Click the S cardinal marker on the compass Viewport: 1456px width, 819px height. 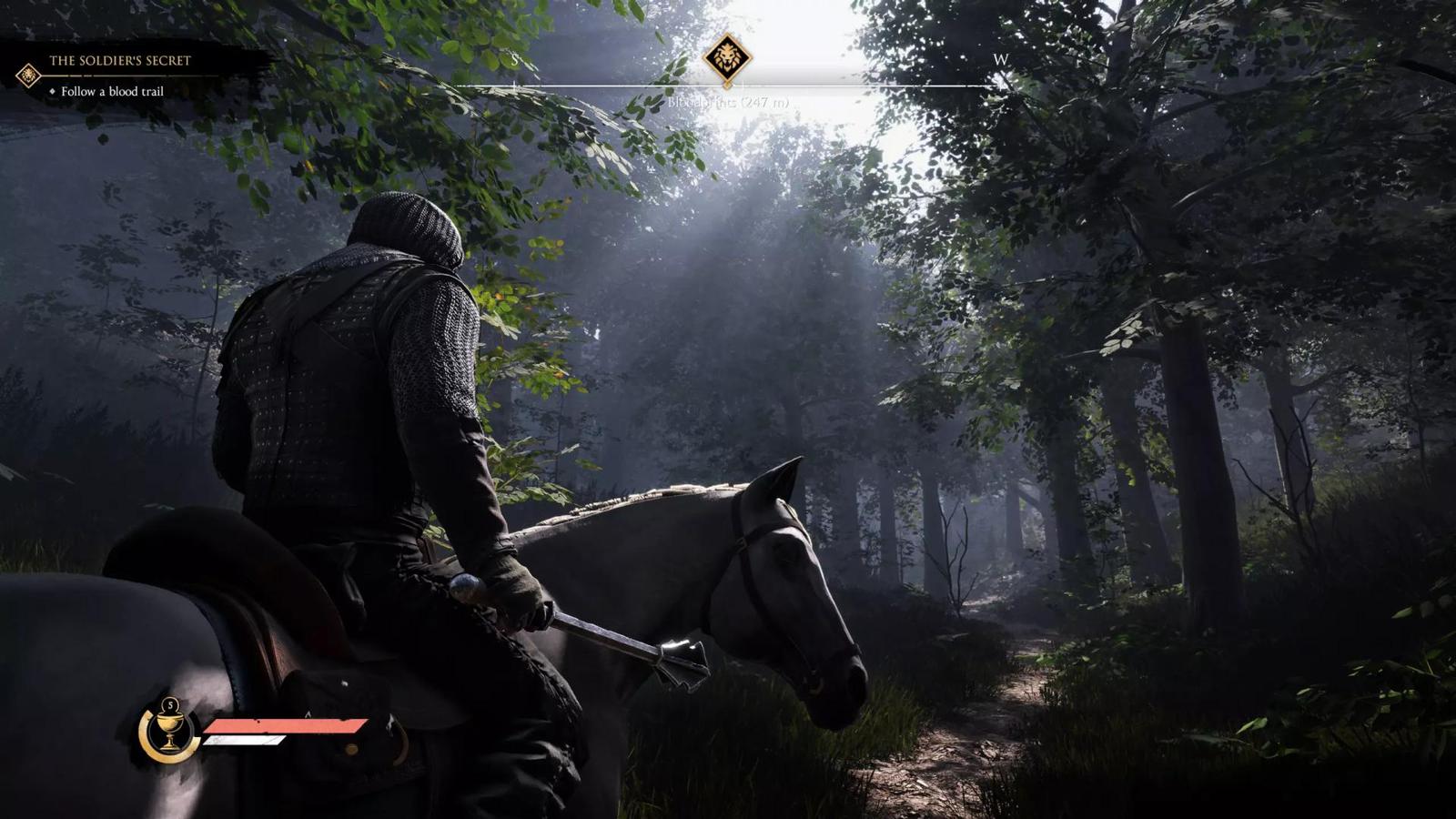[x=515, y=58]
